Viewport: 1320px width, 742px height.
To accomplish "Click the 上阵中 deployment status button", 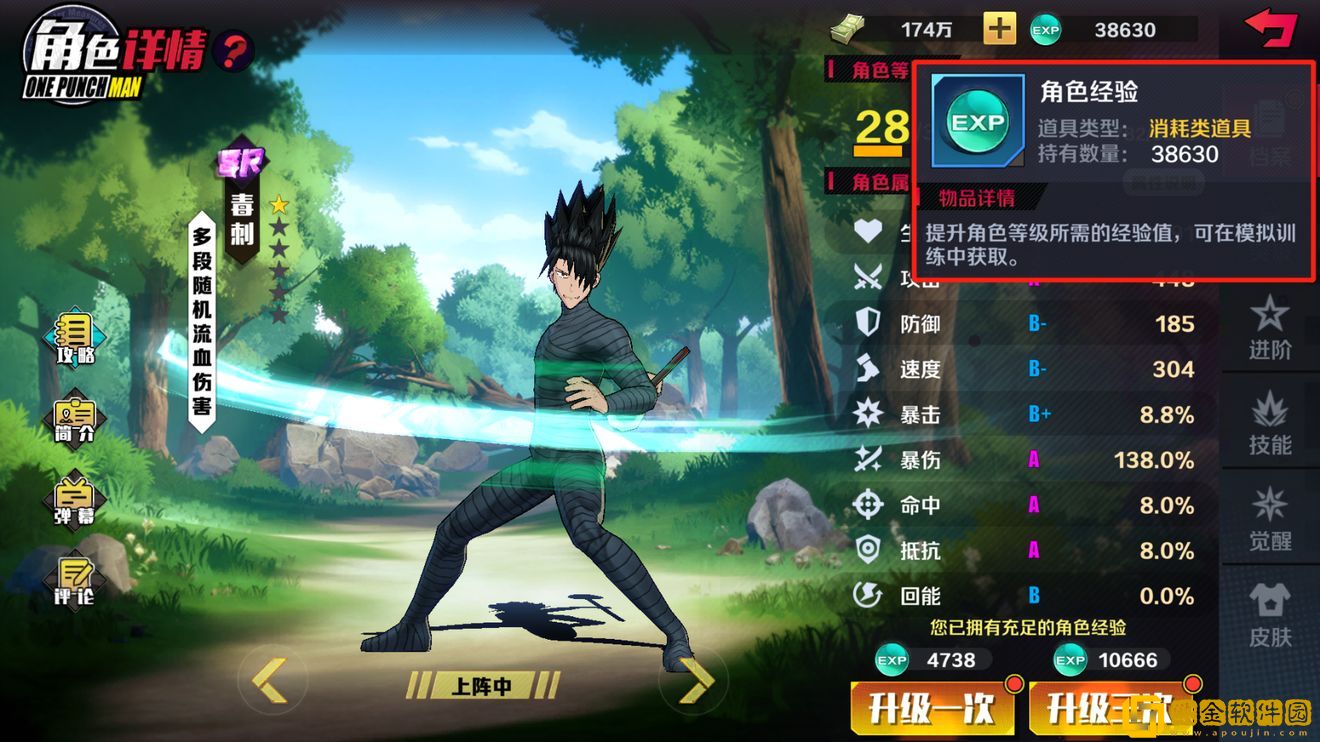I will 482,686.
